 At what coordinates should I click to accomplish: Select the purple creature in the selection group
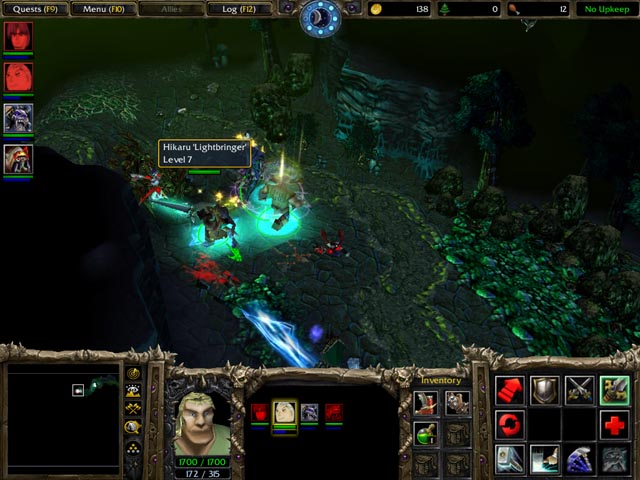[310, 412]
